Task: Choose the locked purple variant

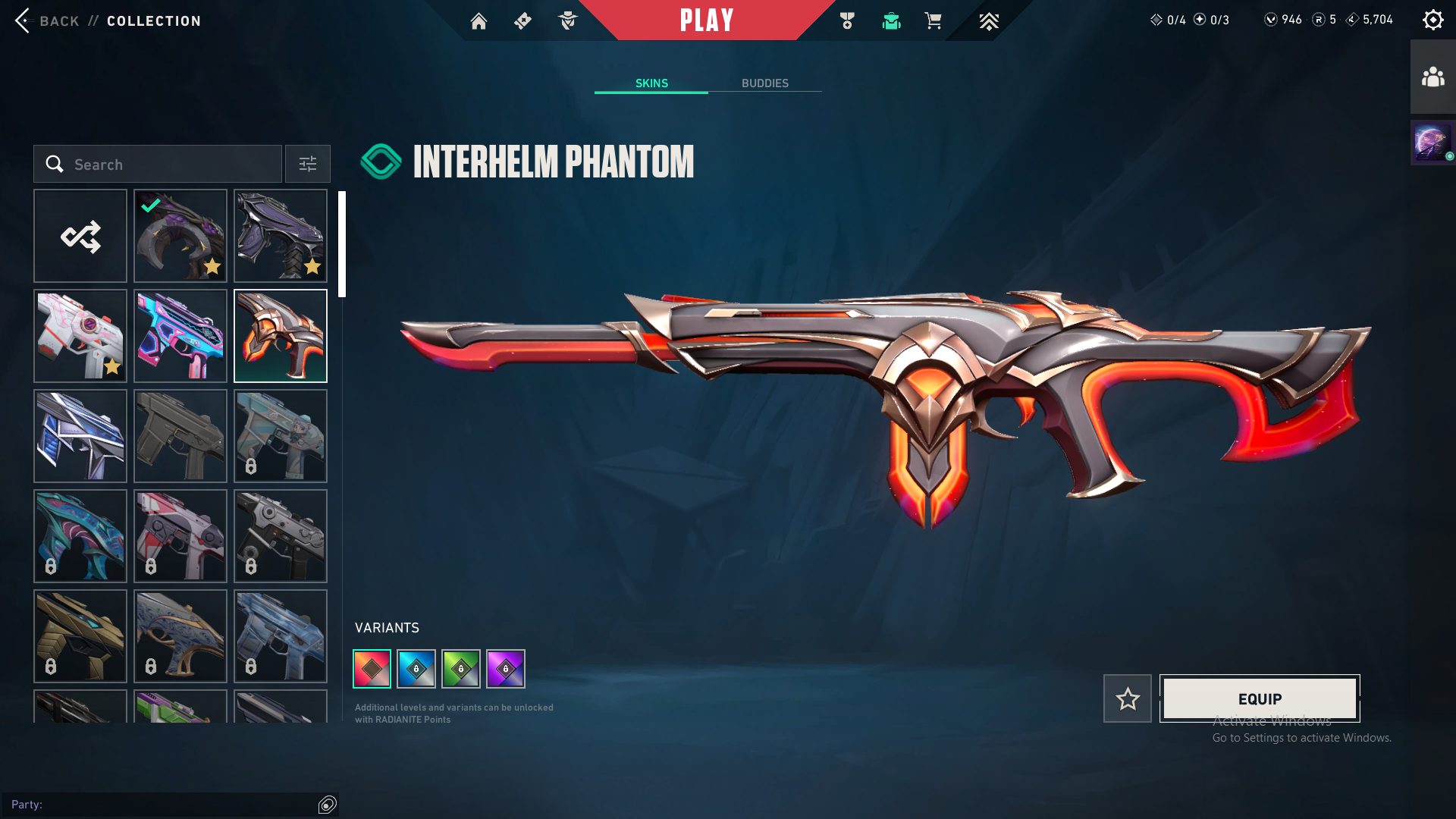Action: click(506, 669)
